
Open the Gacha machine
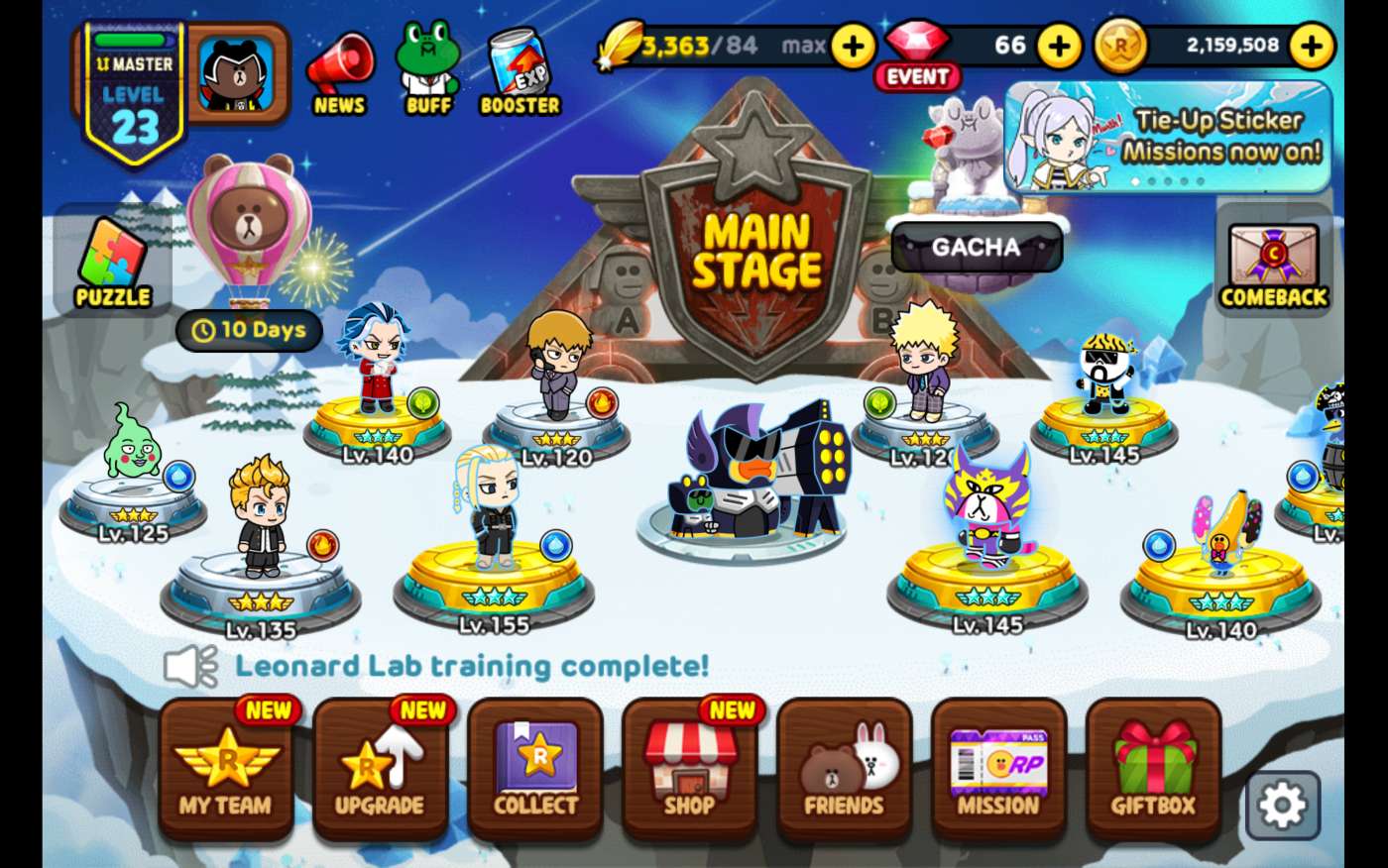point(976,246)
